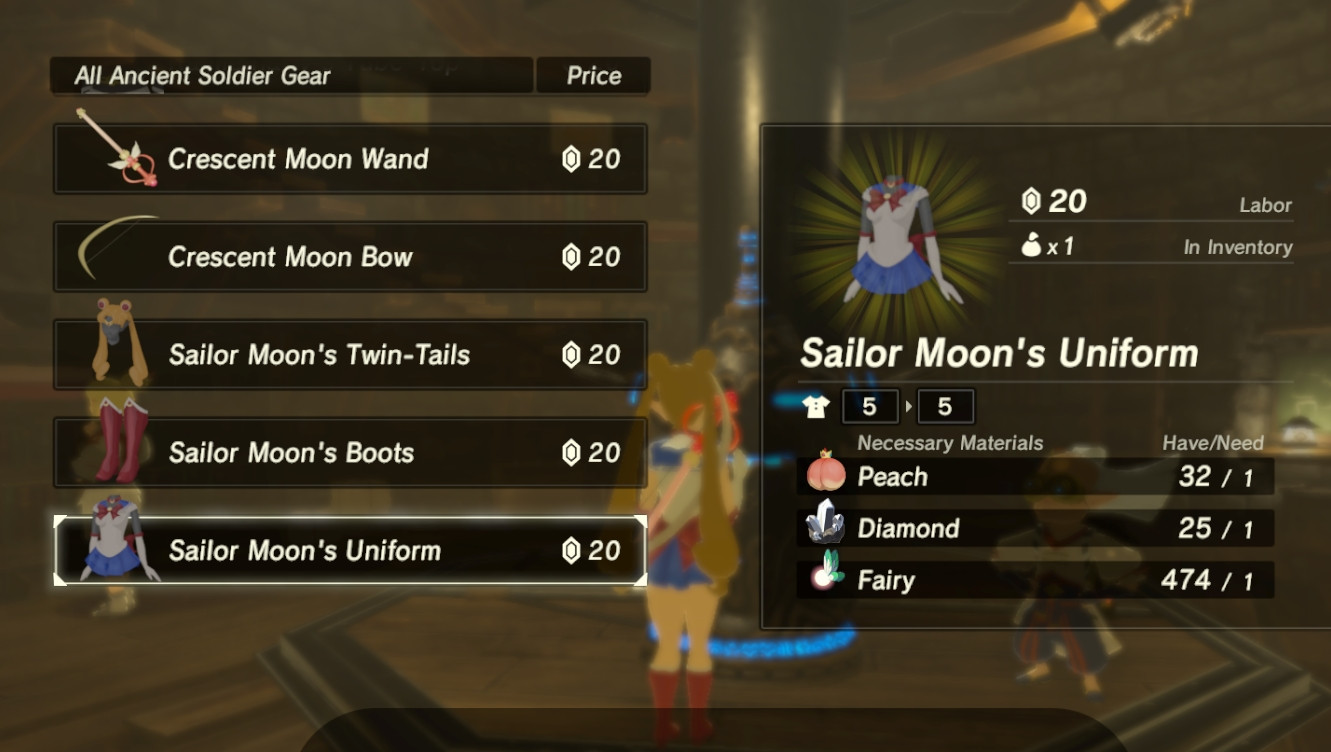1331x752 pixels.
Task: Select the Sailor Moon's Uniform list entry
Action: (350, 549)
